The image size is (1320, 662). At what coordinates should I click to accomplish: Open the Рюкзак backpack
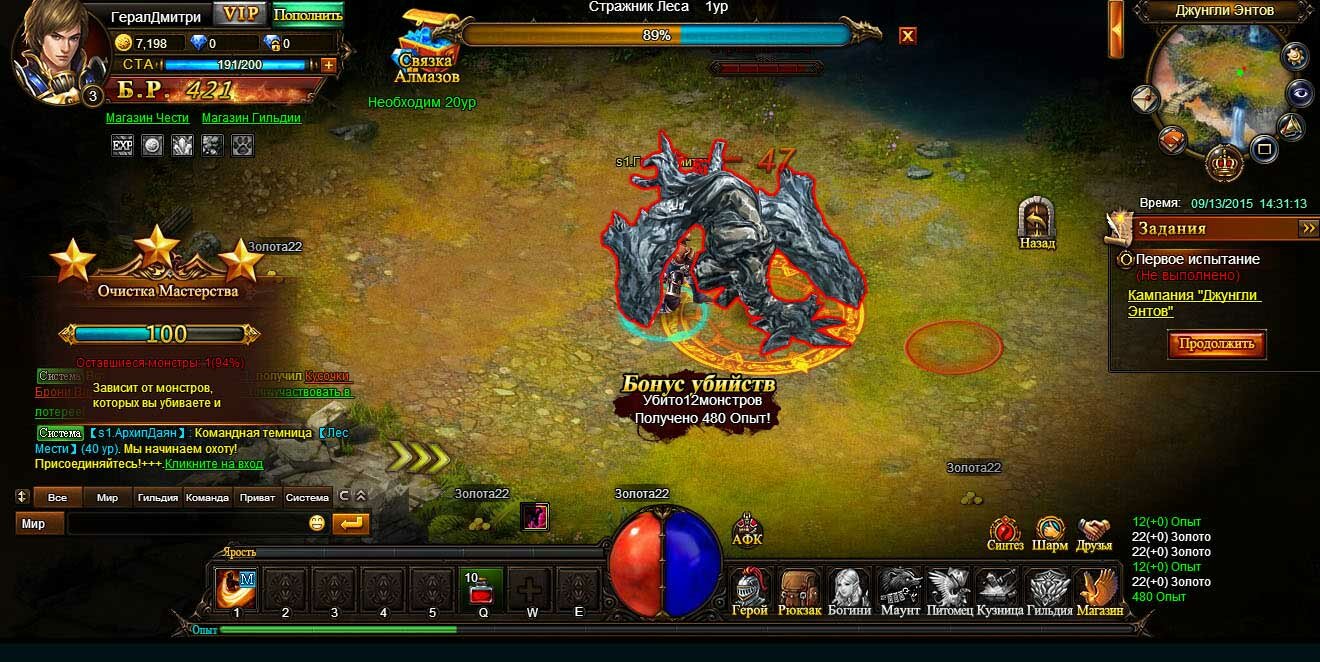(x=800, y=590)
